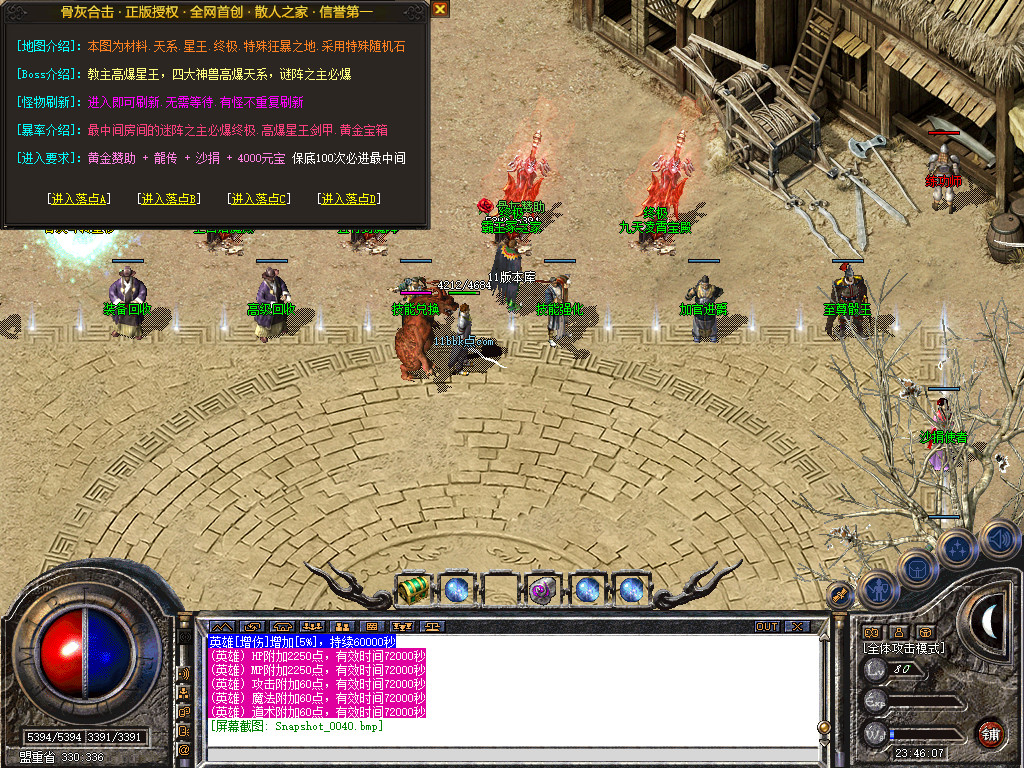Change the 全体攻击模式 attack mode
The width and height of the screenshot is (1024, 768).
click(x=904, y=648)
